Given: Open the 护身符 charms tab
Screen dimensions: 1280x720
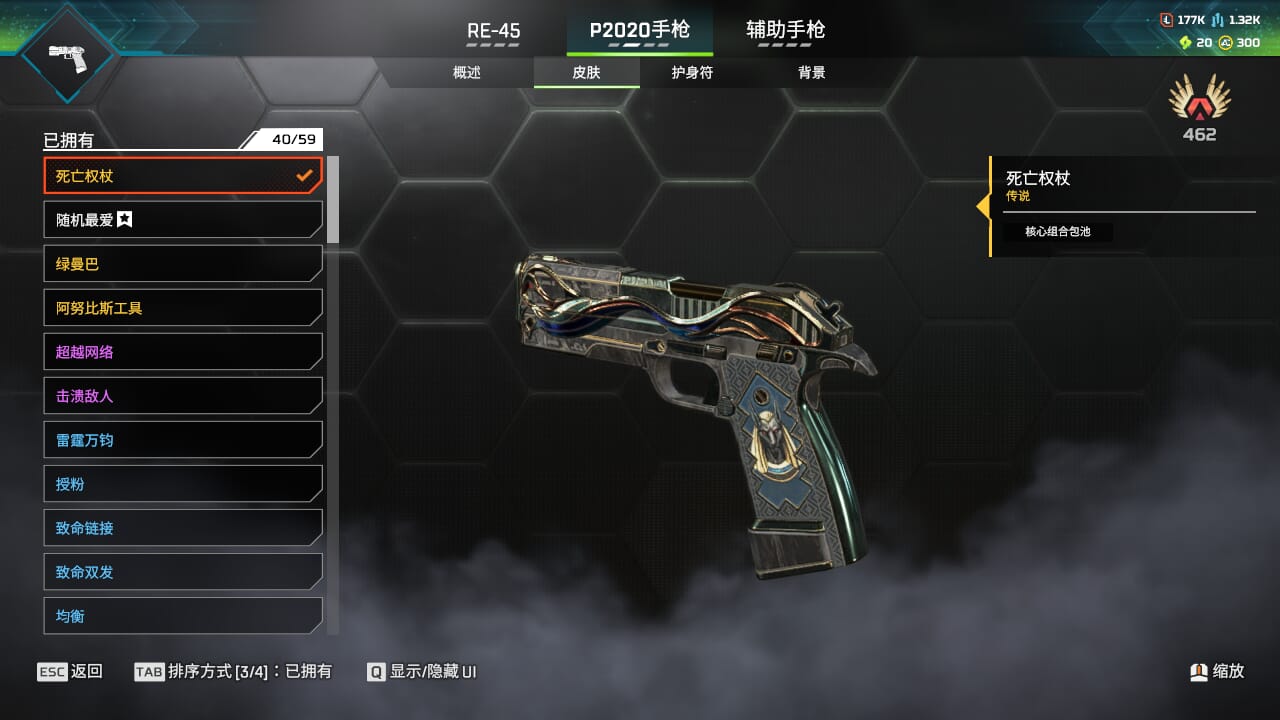Looking at the screenshot, I should [x=692, y=73].
